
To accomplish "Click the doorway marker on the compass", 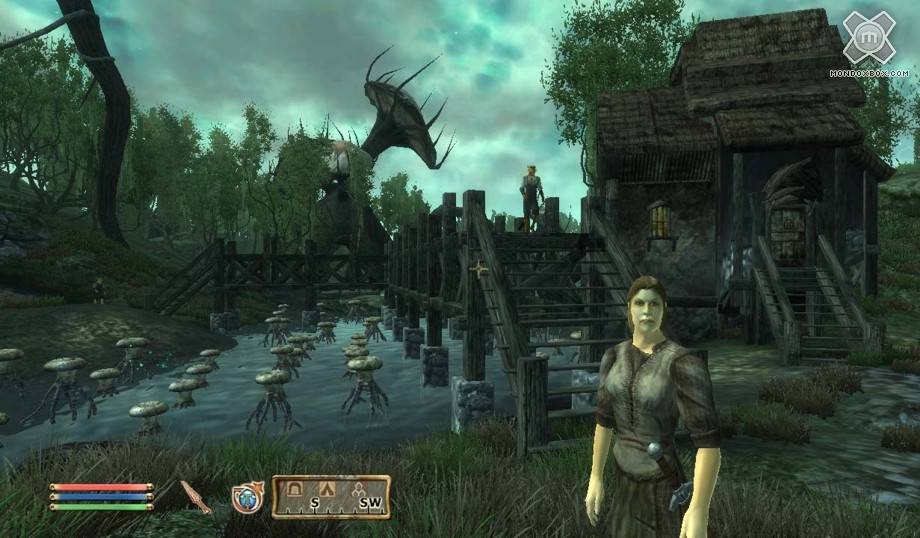I will pos(294,488).
